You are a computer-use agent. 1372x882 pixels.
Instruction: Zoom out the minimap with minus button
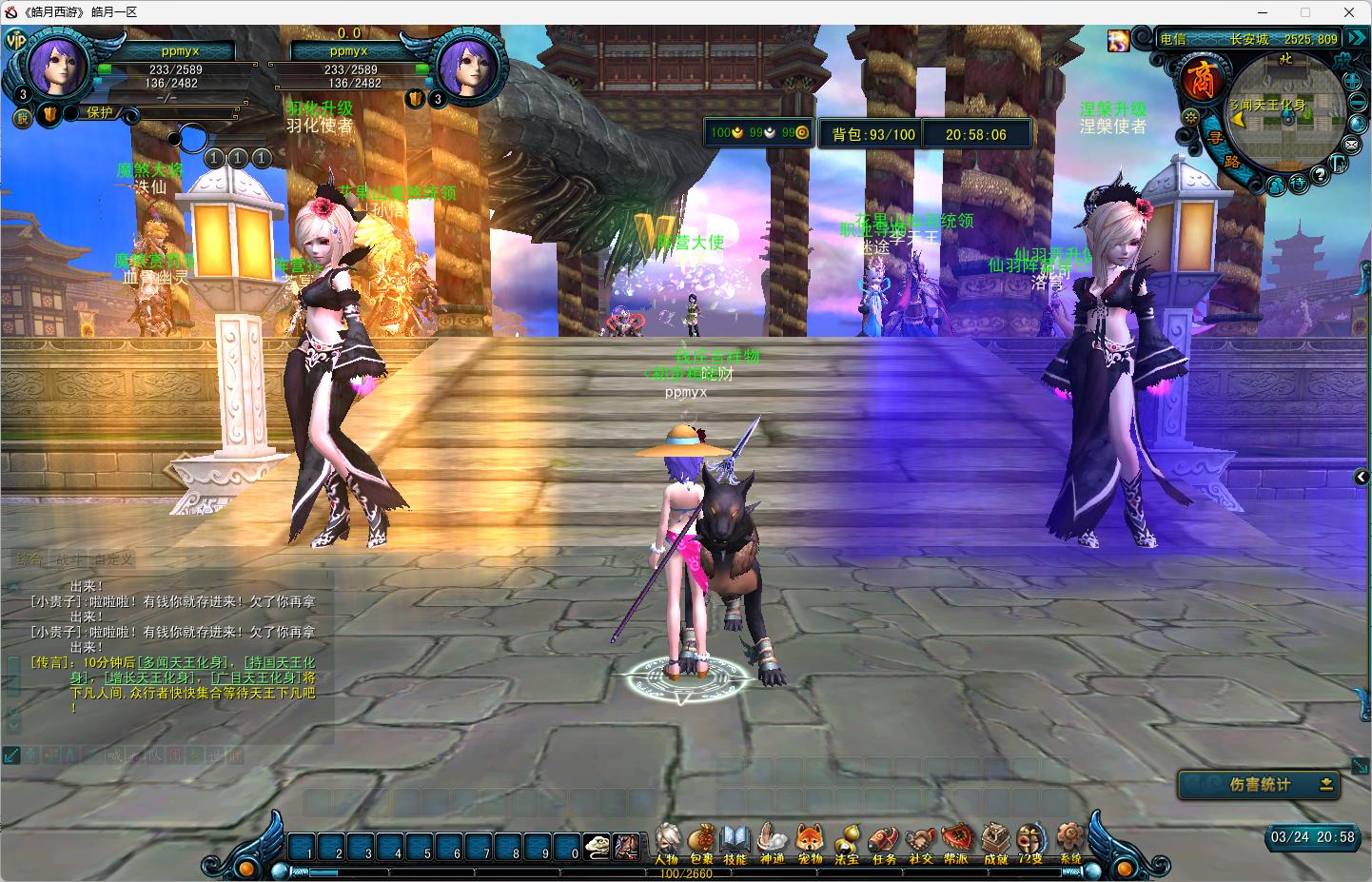tap(1359, 103)
